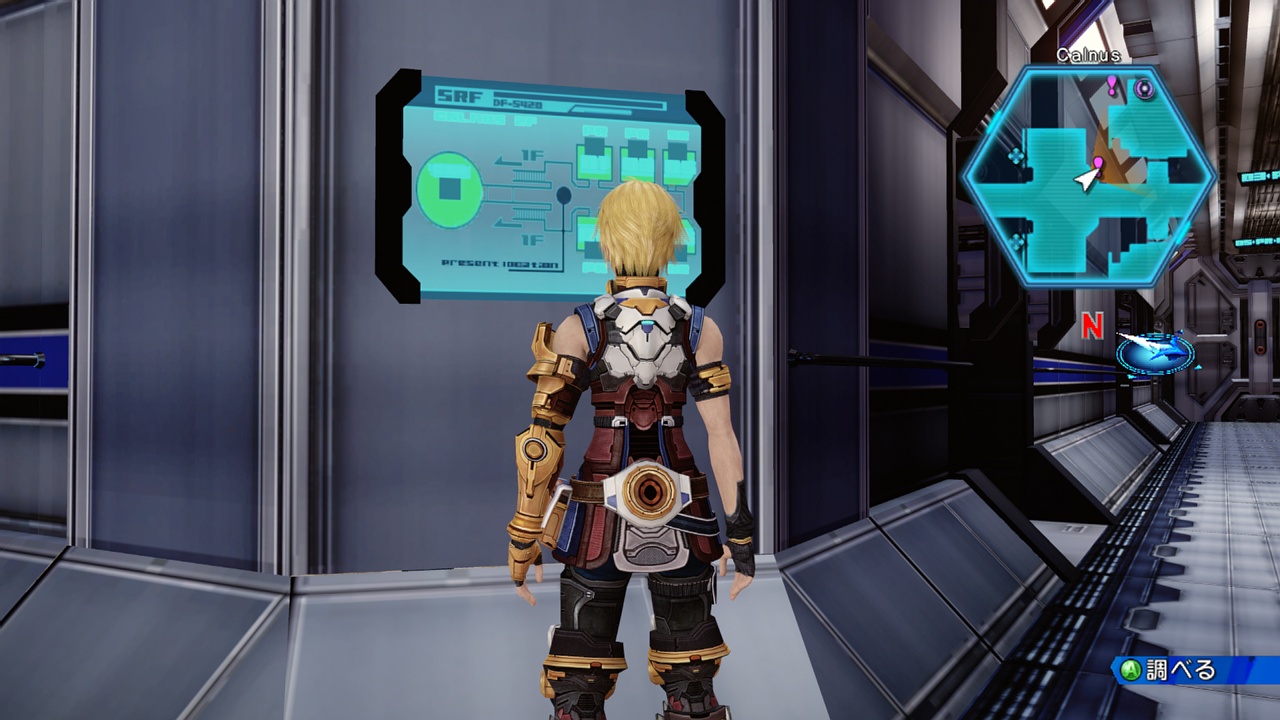Click the pink exclamation marker near the player arrow
Viewport: 1280px width, 720px height.
[1098, 163]
